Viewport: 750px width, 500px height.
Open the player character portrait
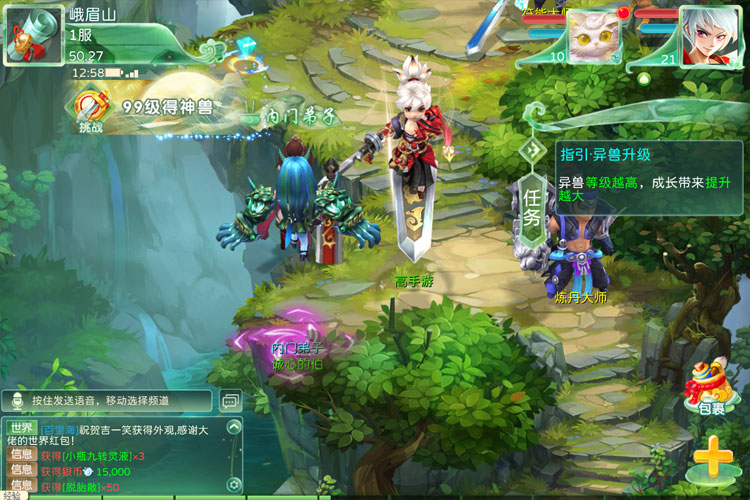709,36
